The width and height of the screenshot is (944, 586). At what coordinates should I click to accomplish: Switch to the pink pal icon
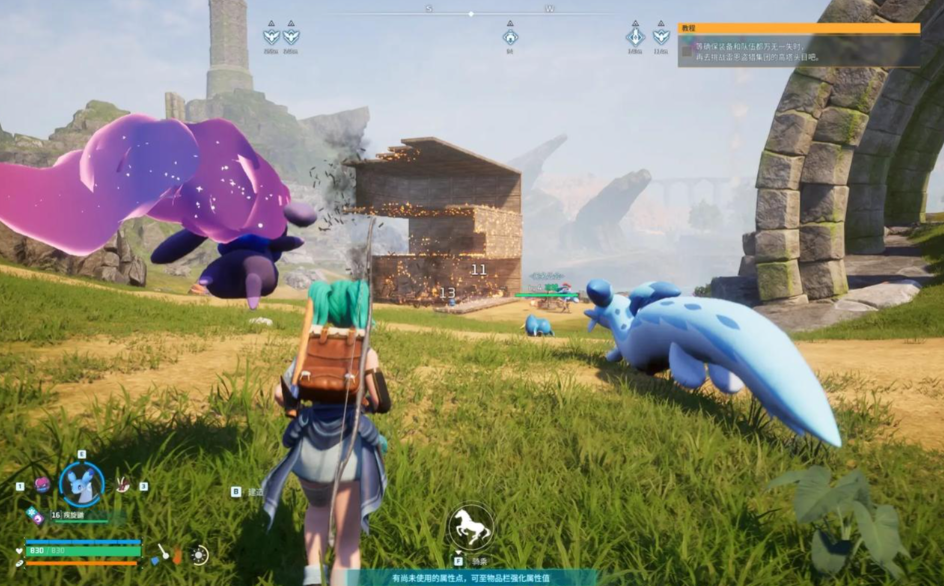pos(41,484)
